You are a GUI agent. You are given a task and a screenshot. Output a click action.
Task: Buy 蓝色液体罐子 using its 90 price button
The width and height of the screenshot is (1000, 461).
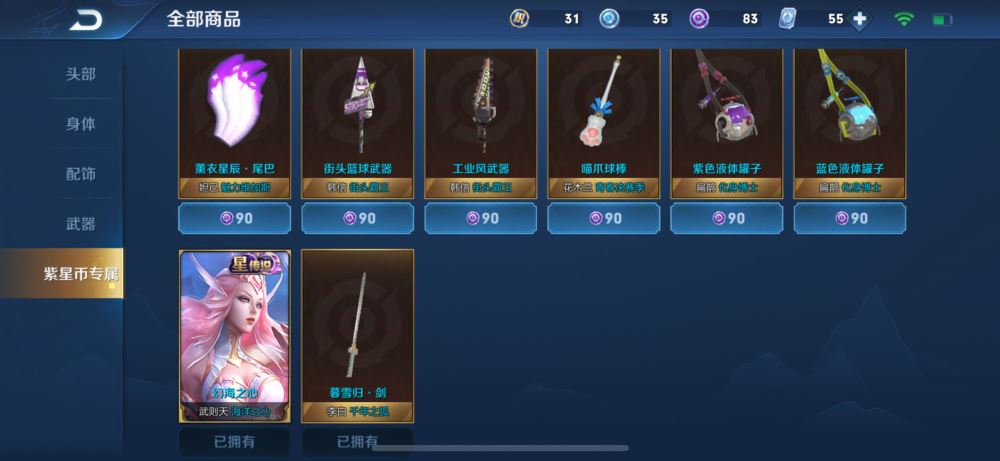pyautogui.click(x=850, y=218)
